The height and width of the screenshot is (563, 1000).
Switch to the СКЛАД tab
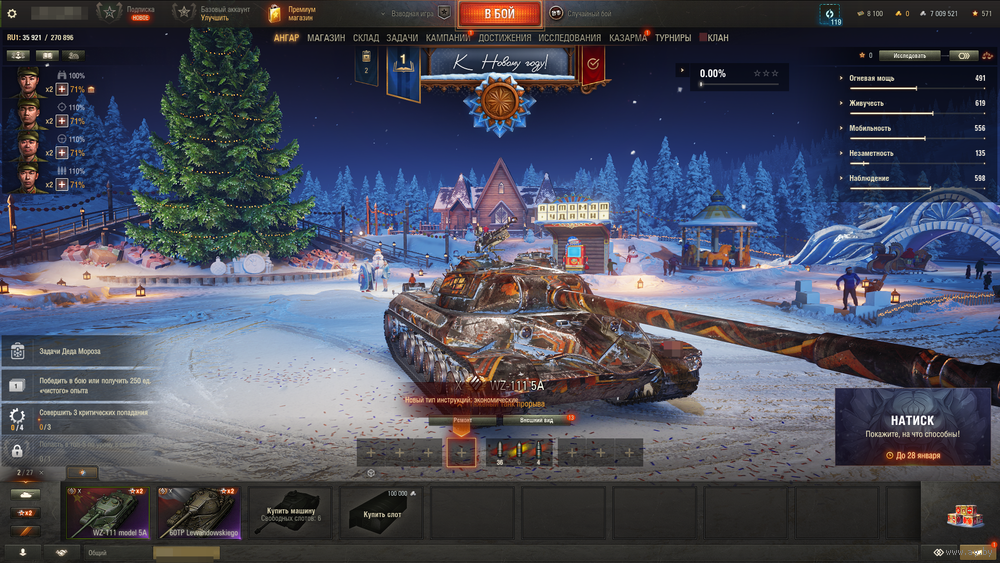pos(366,38)
